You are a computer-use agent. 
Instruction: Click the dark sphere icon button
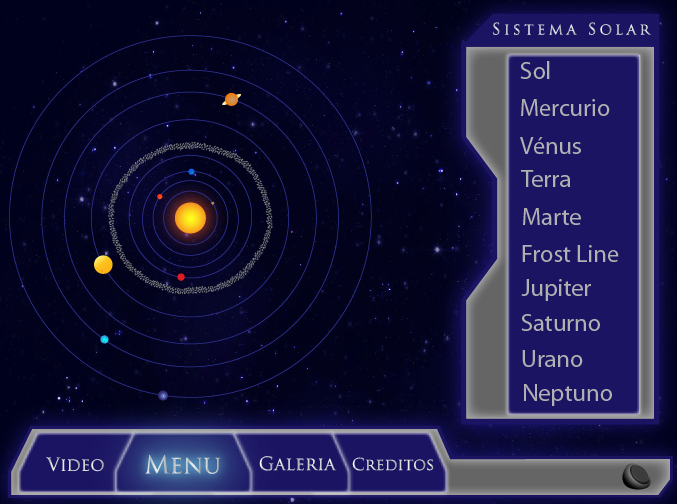[x=636, y=476]
